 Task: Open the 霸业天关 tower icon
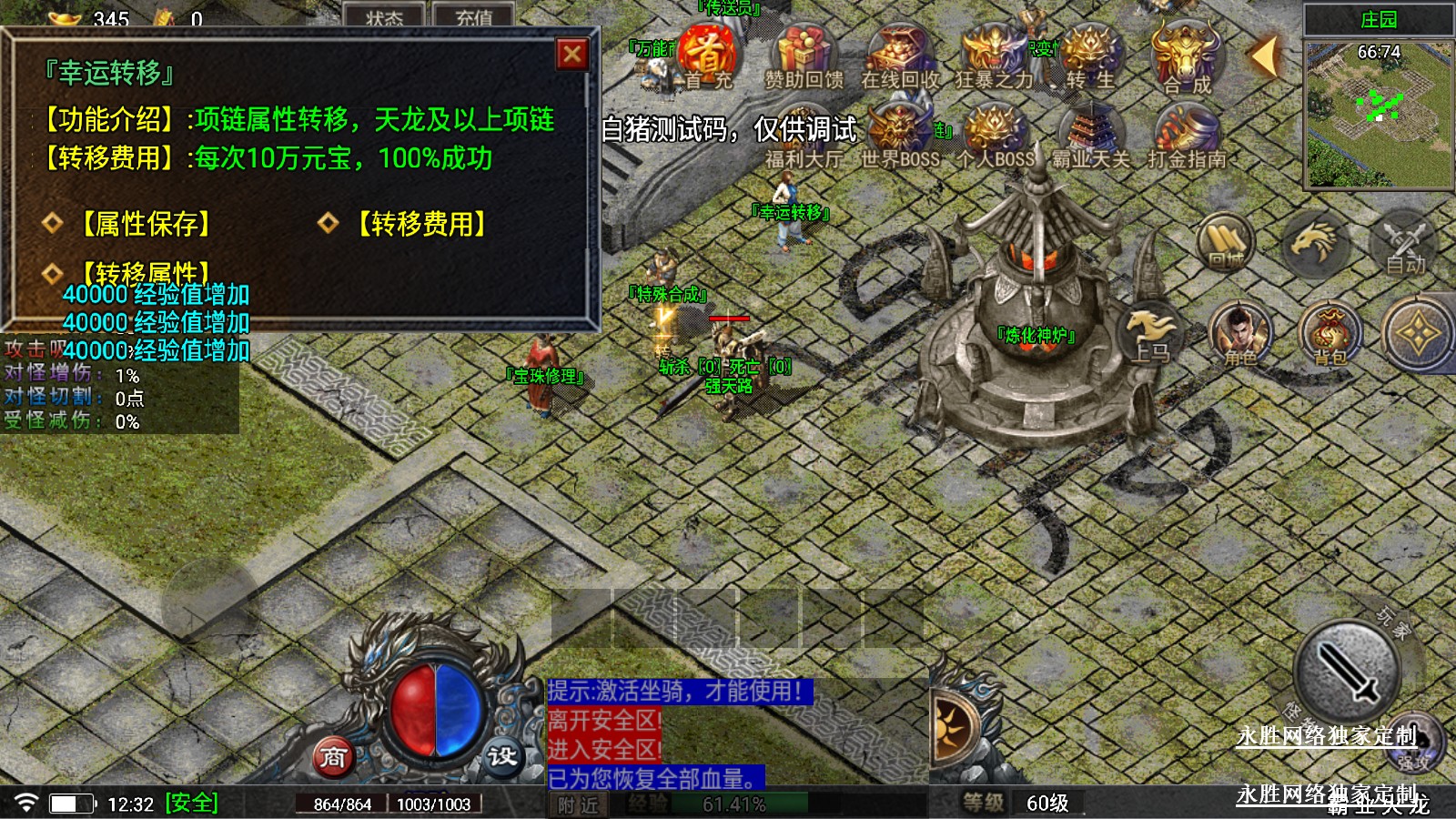click(x=1090, y=136)
